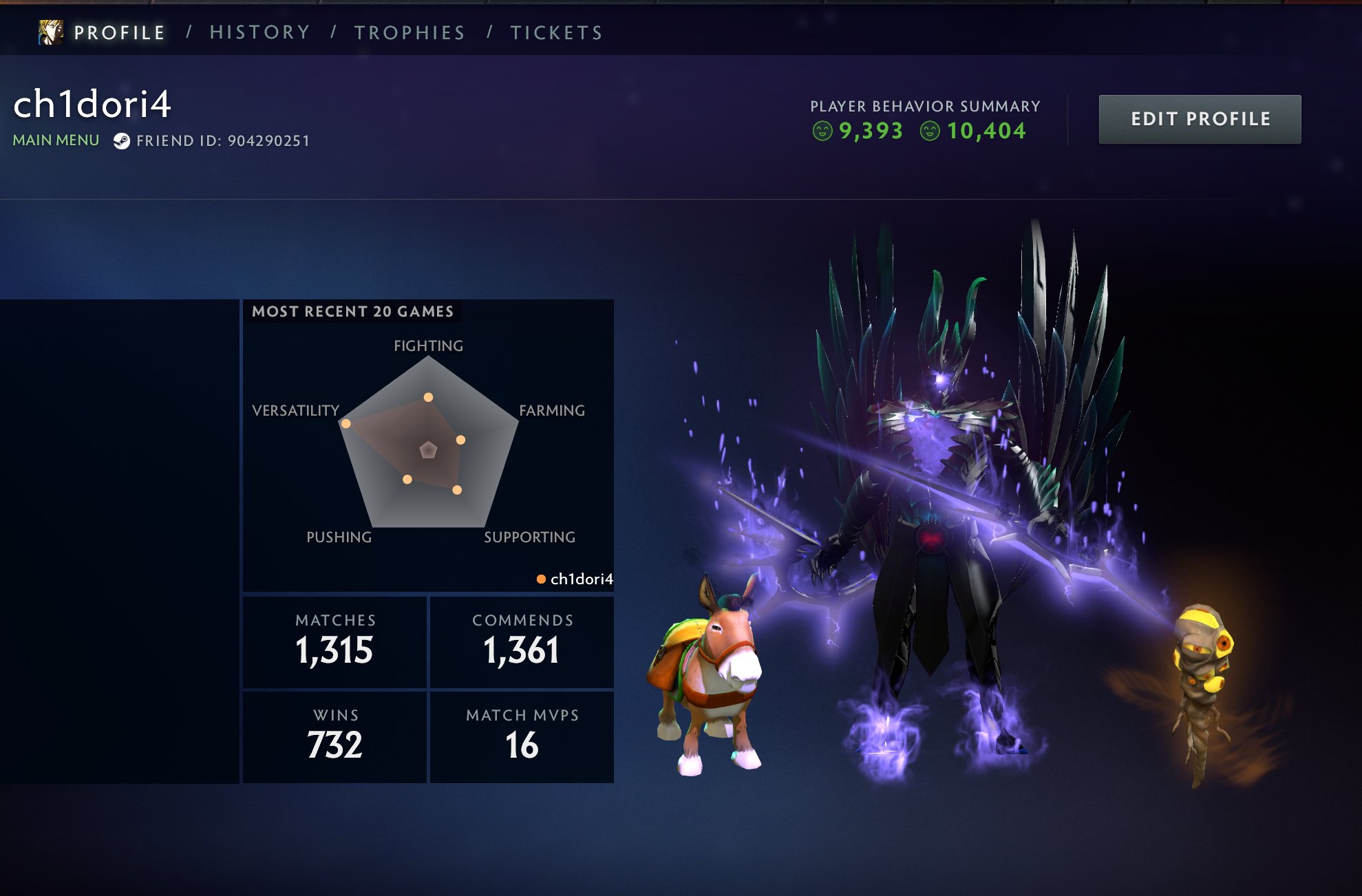Screen dimensions: 1362x896
Task: Open the Match MVPs tile
Action: (x=522, y=736)
